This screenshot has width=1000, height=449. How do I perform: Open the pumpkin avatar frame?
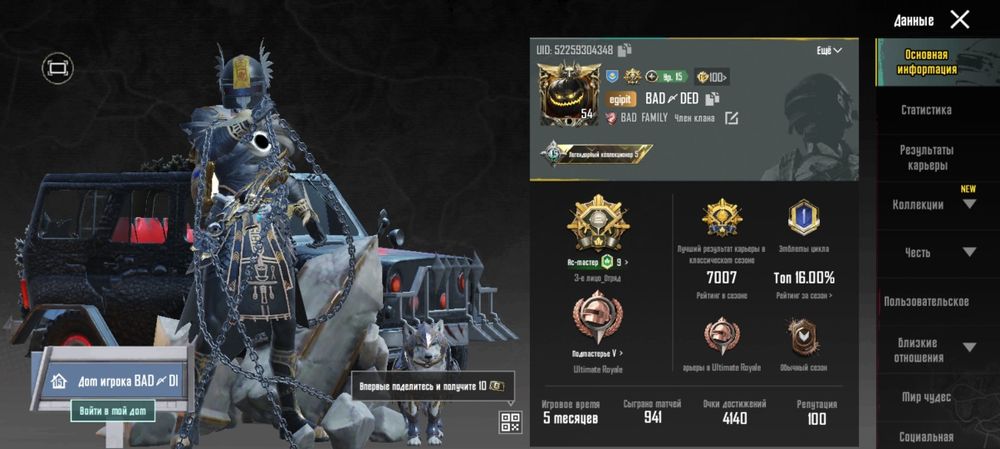568,94
